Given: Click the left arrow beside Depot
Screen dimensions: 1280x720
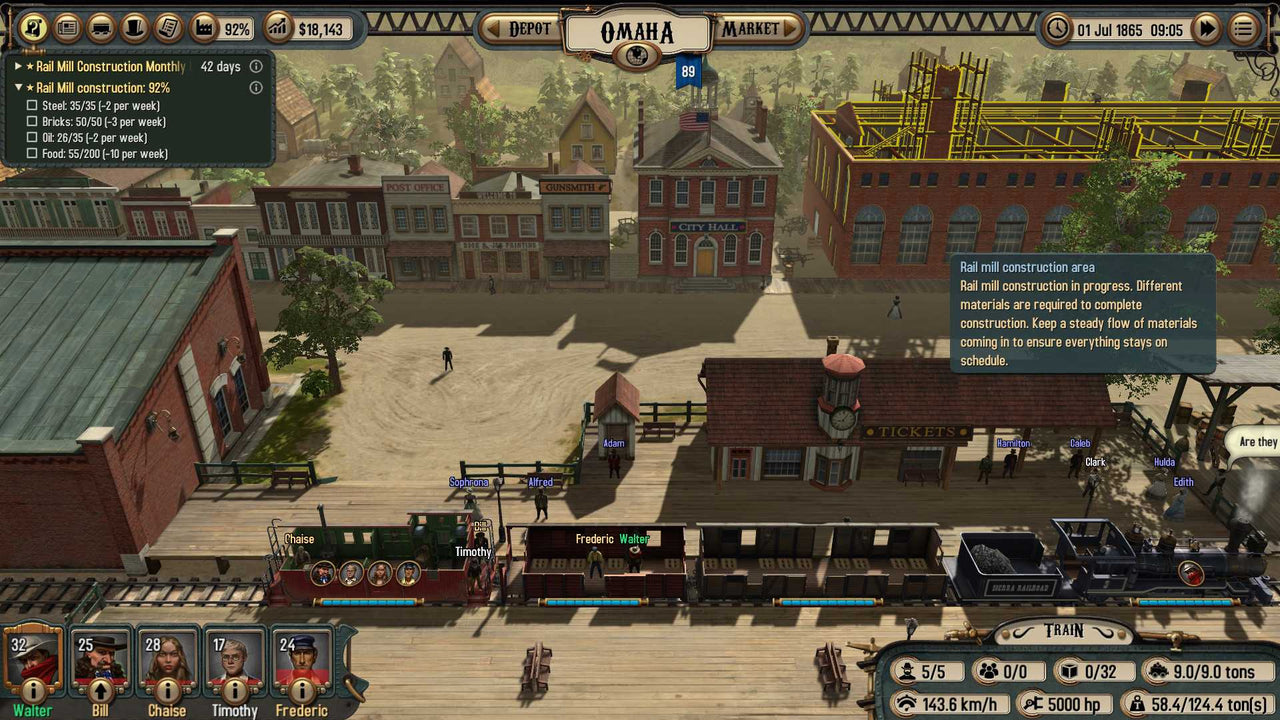Looking at the screenshot, I should [x=493, y=29].
